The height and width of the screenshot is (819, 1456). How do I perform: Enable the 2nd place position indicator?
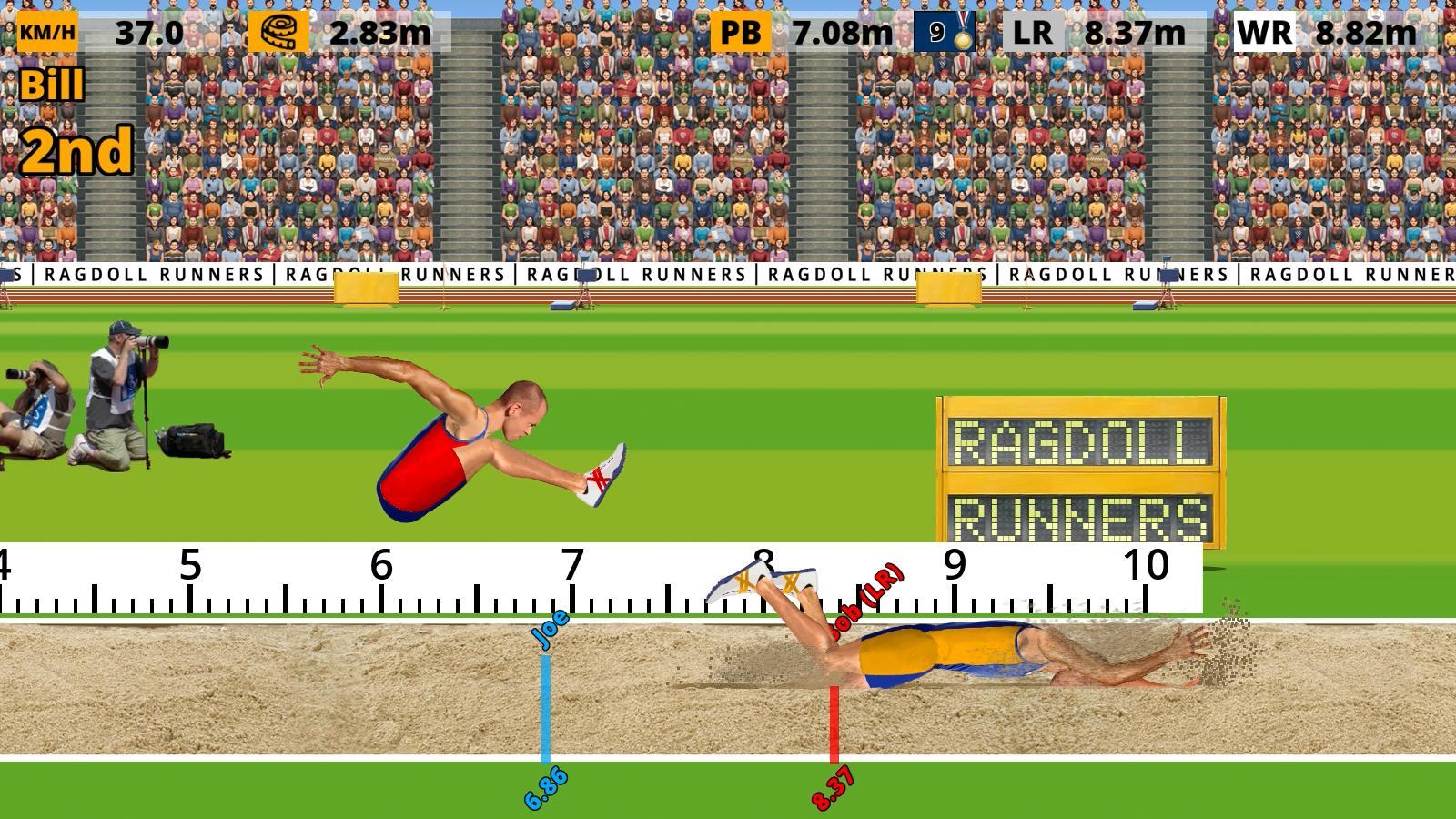coord(77,148)
